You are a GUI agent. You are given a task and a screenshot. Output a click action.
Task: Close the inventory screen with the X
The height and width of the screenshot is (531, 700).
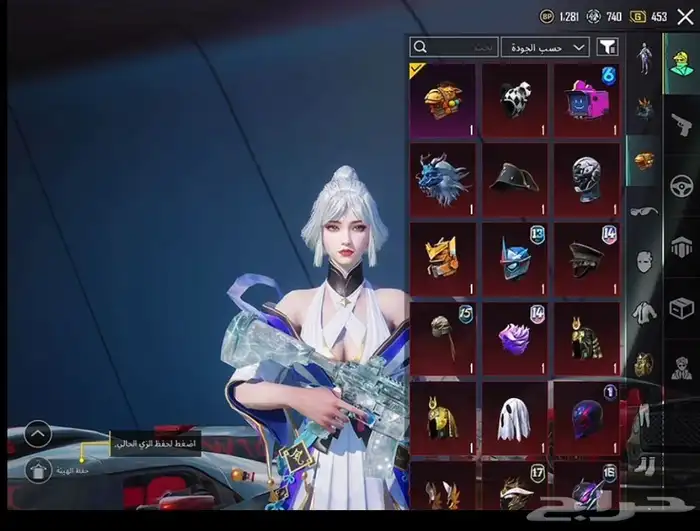[x=684, y=16]
